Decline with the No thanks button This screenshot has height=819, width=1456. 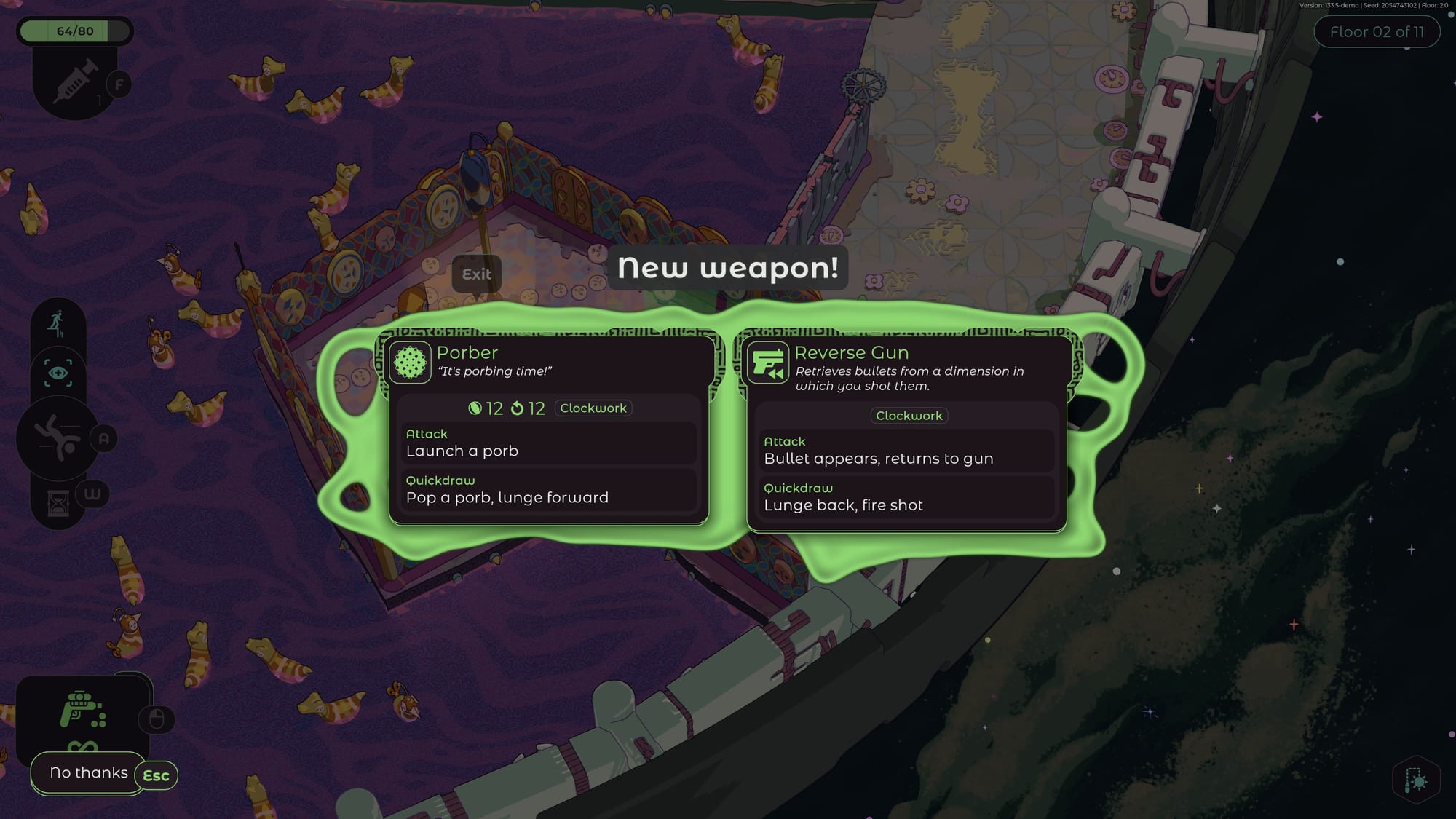[88, 773]
